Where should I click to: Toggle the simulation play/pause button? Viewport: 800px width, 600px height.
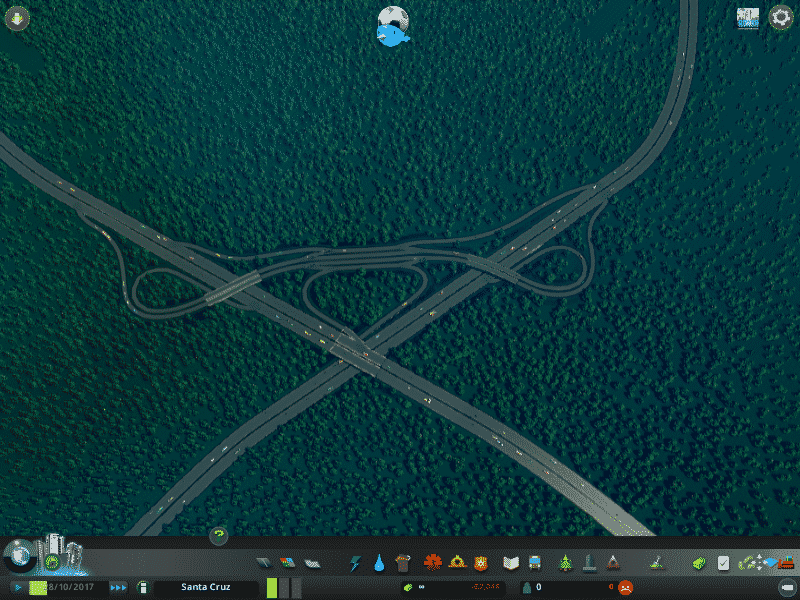(18, 587)
